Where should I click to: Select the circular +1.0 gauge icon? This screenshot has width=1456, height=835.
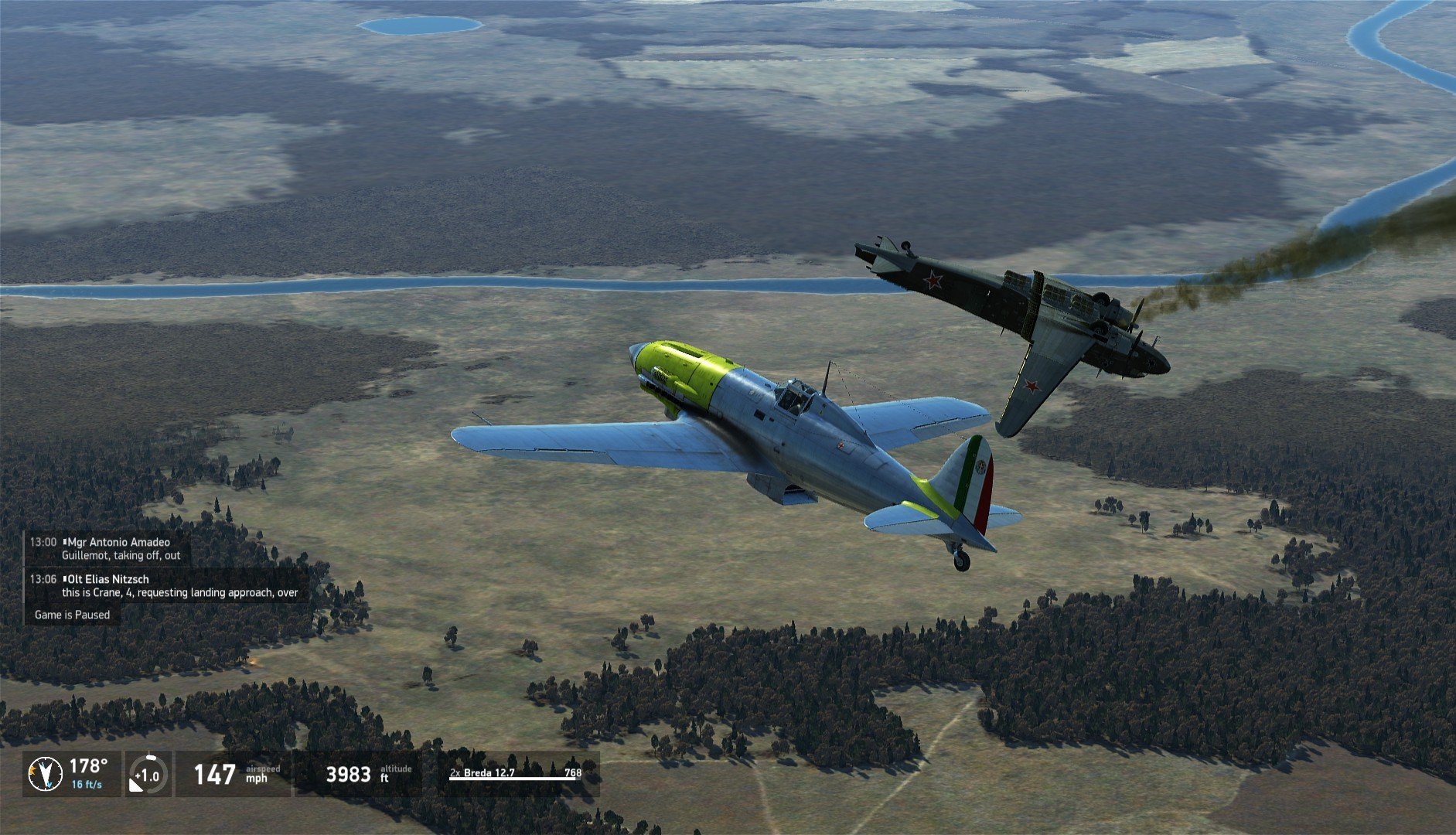point(146,775)
